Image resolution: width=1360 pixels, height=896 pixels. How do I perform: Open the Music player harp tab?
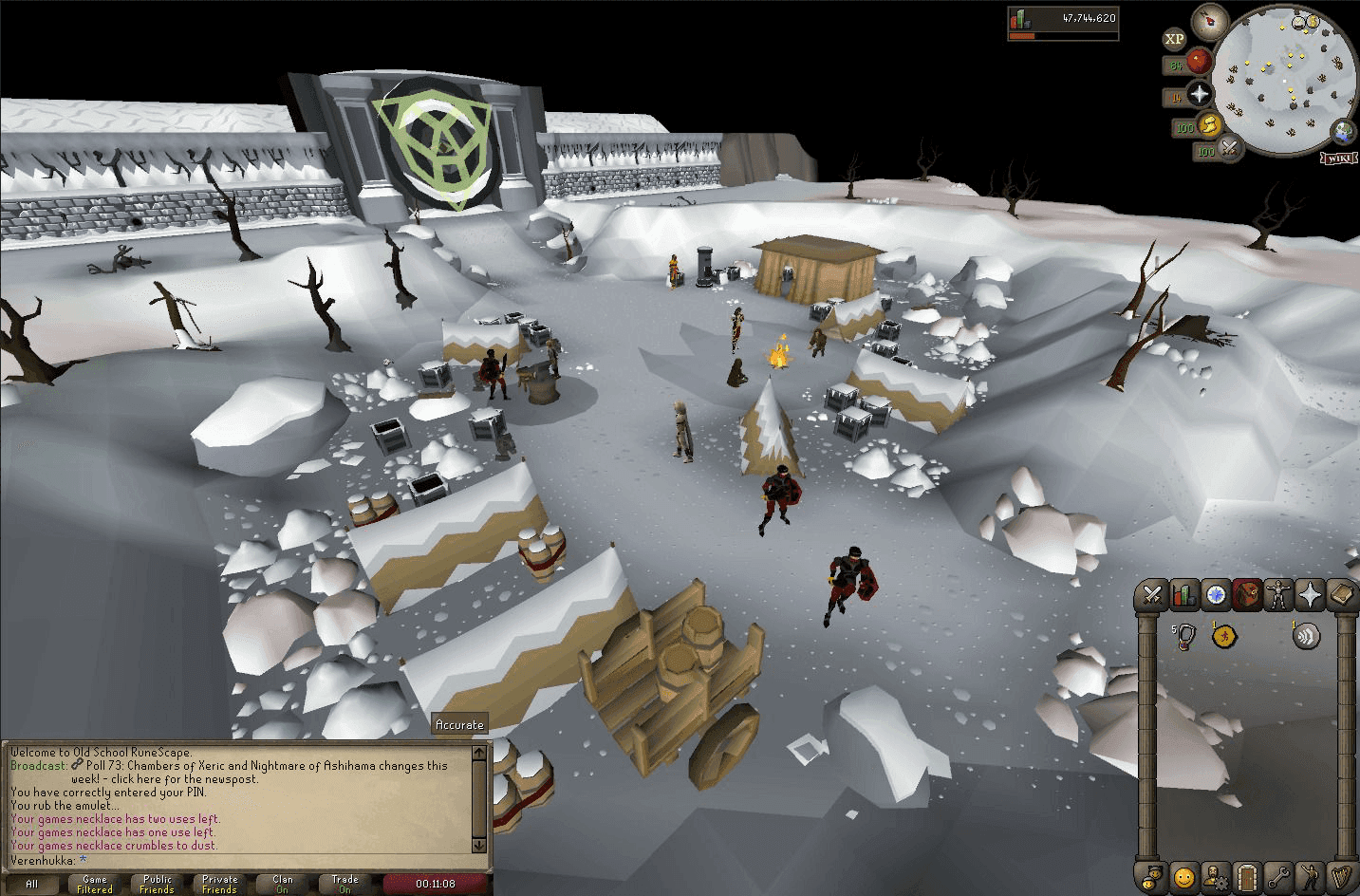pyautogui.click(x=1340, y=876)
